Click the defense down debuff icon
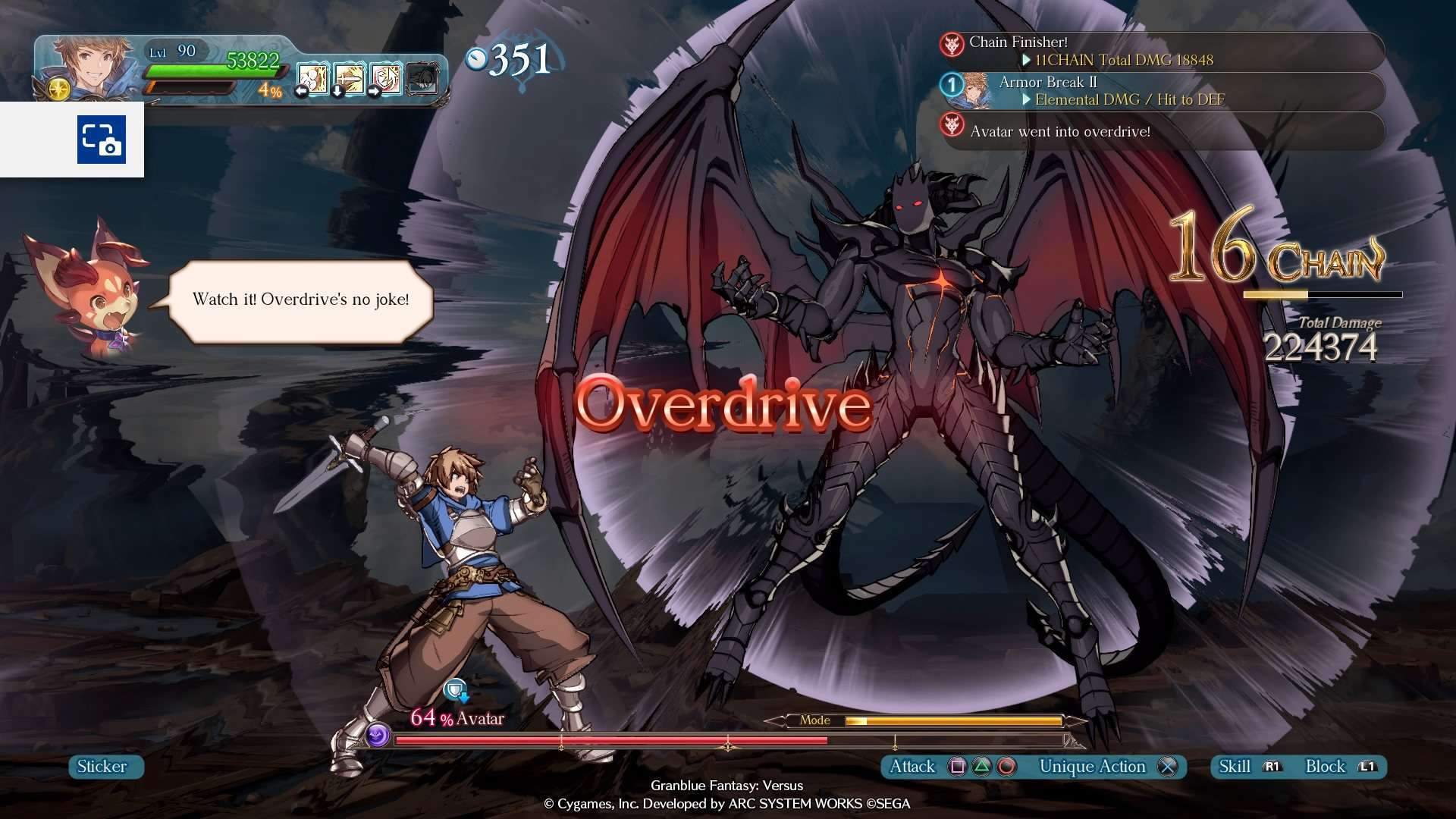 pyautogui.click(x=457, y=690)
